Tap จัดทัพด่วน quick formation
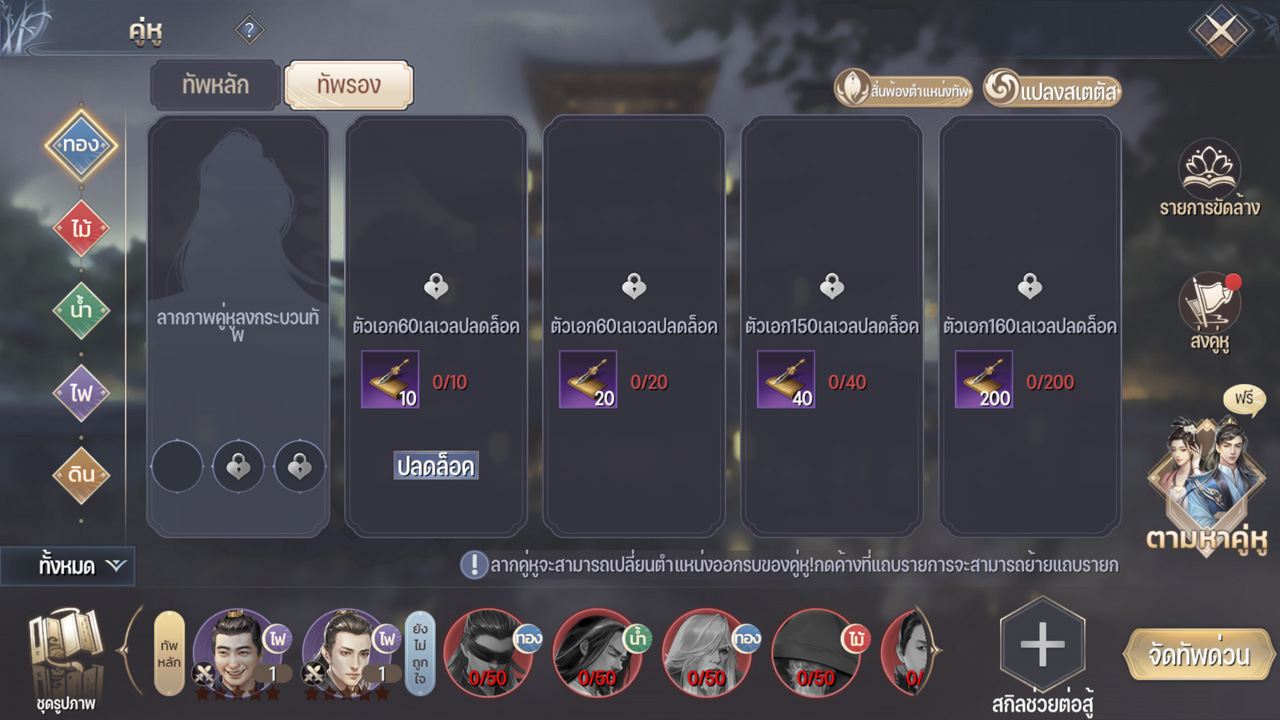1280x720 pixels. [x=1201, y=656]
